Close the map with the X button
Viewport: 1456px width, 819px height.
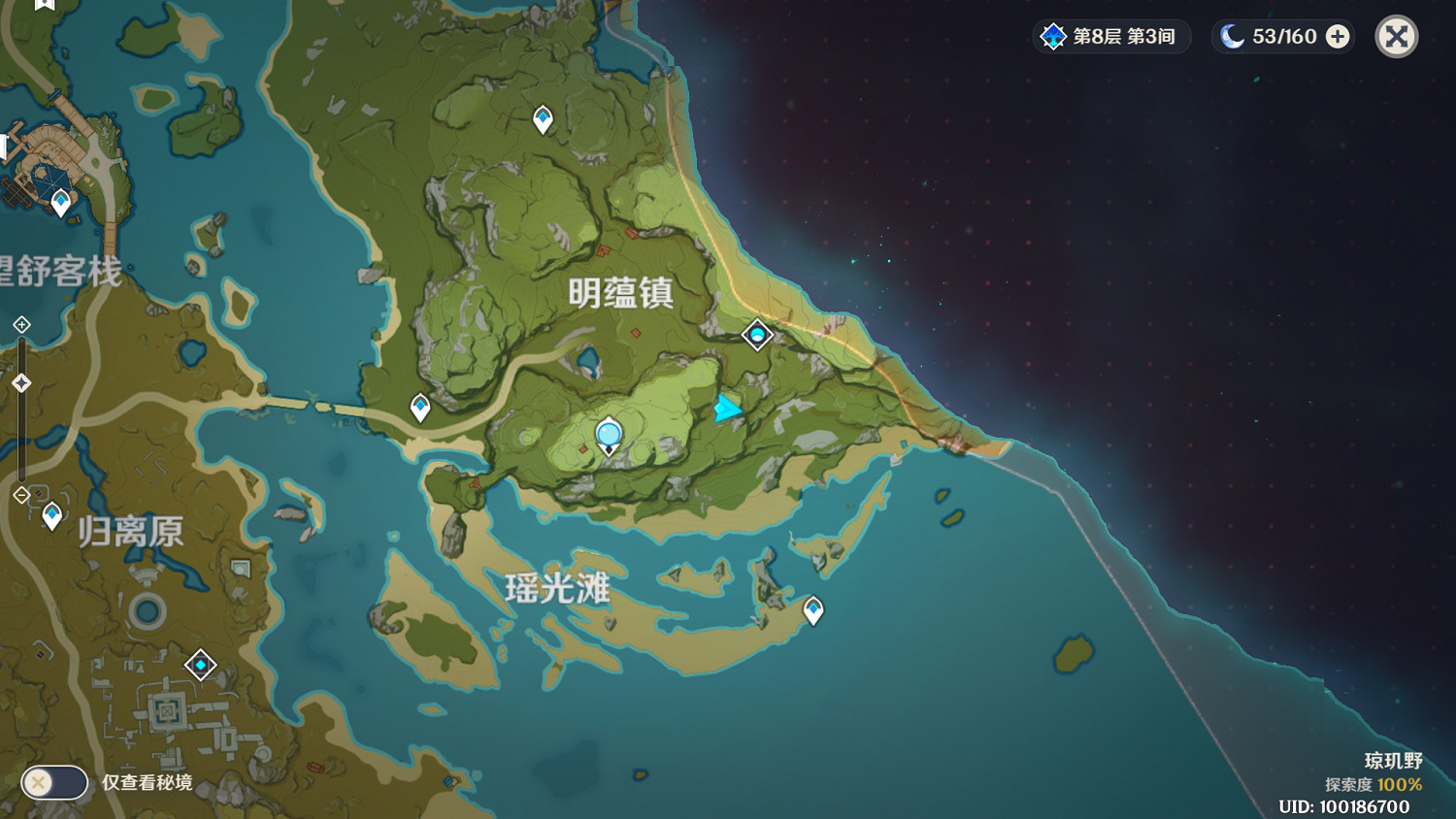(1396, 36)
